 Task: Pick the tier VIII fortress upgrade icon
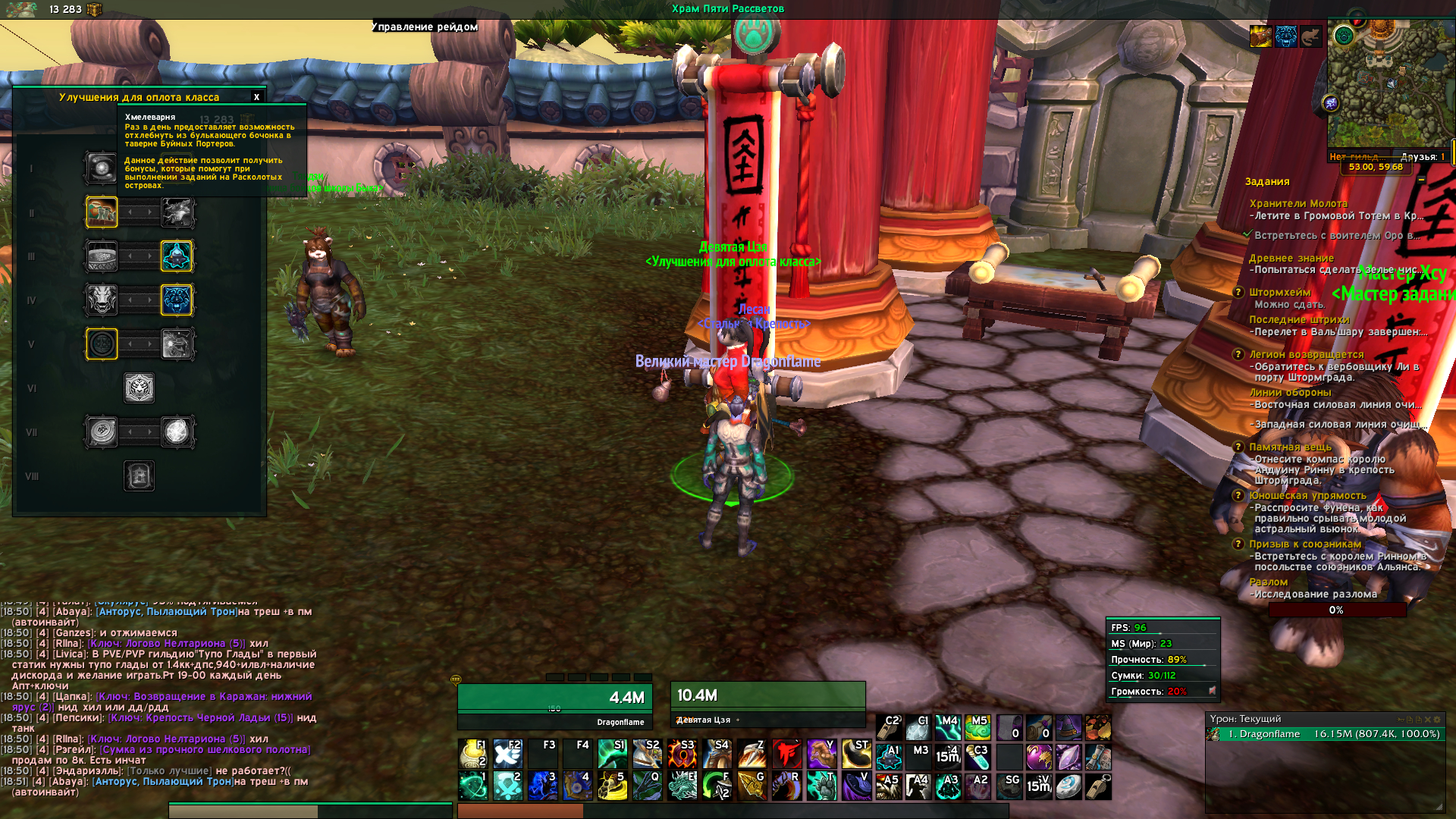[140, 476]
